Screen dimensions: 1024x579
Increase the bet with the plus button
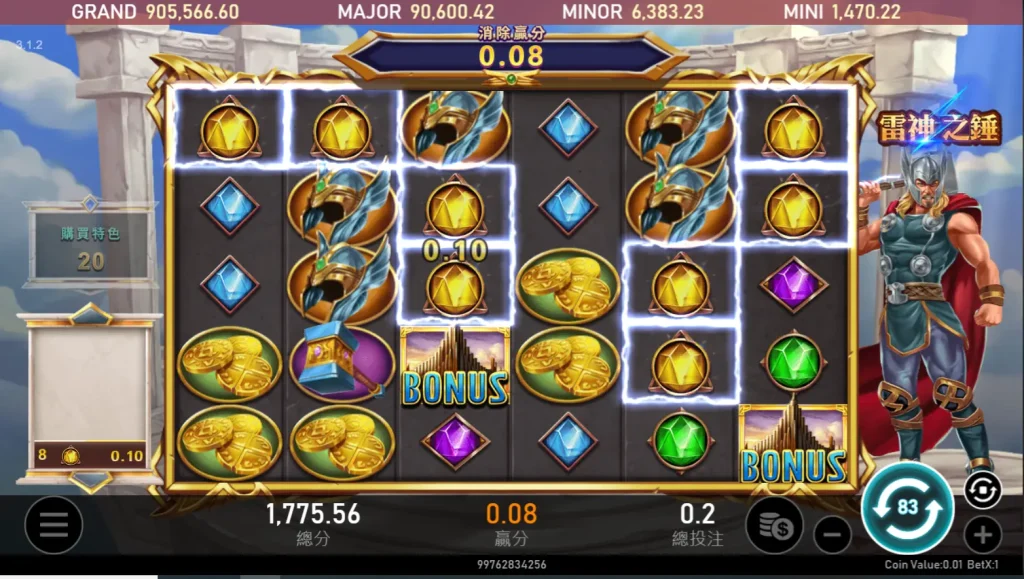click(x=982, y=535)
